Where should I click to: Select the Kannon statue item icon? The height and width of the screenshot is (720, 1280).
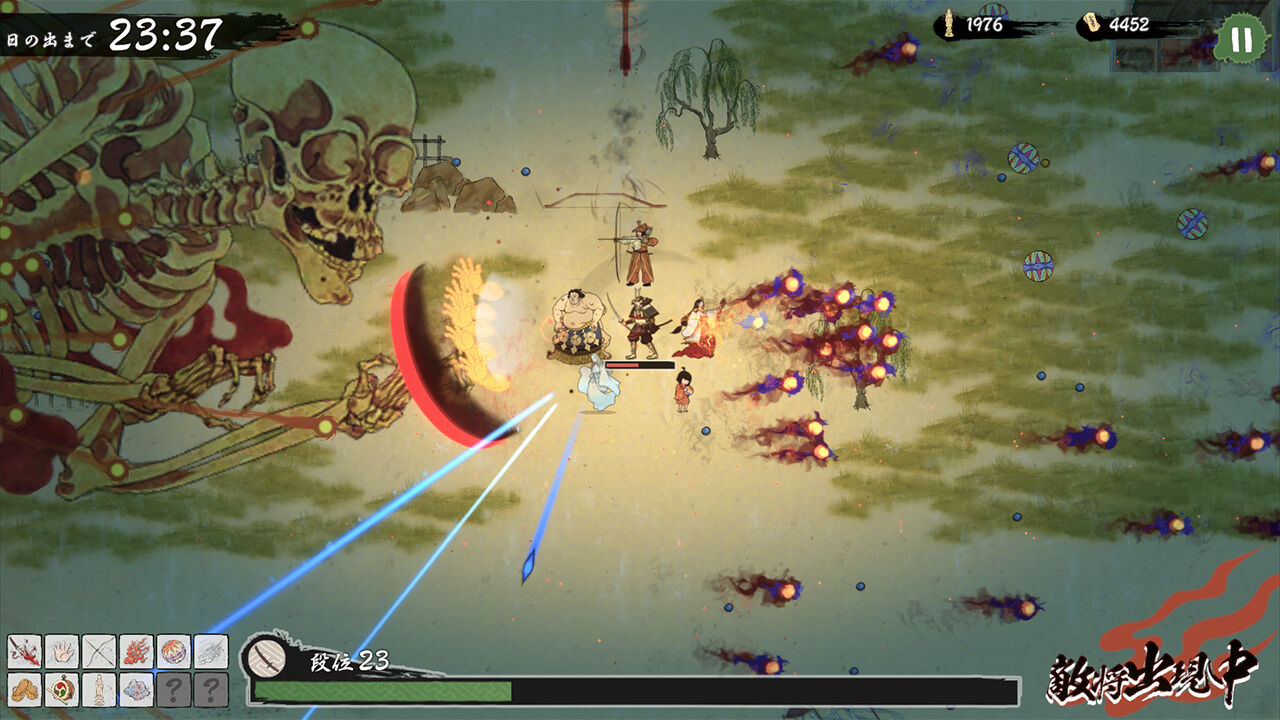(x=100, y=690)
